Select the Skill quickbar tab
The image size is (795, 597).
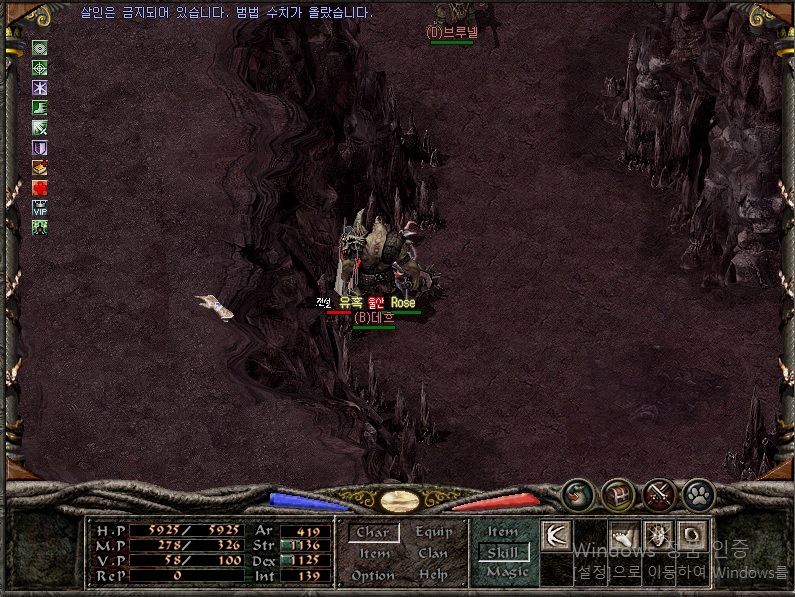[x=503, y=552]
